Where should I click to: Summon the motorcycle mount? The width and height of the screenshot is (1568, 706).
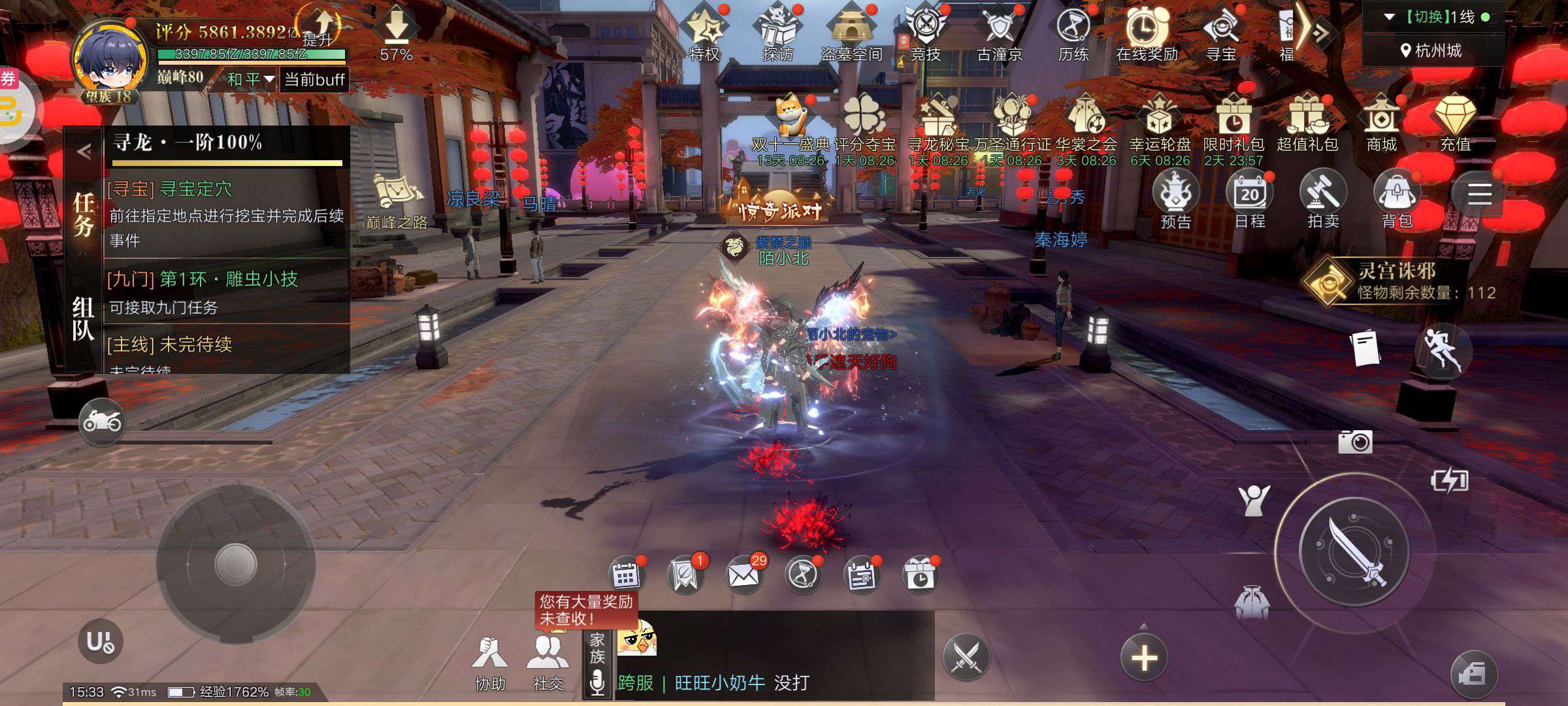click(x=101, y=422)
